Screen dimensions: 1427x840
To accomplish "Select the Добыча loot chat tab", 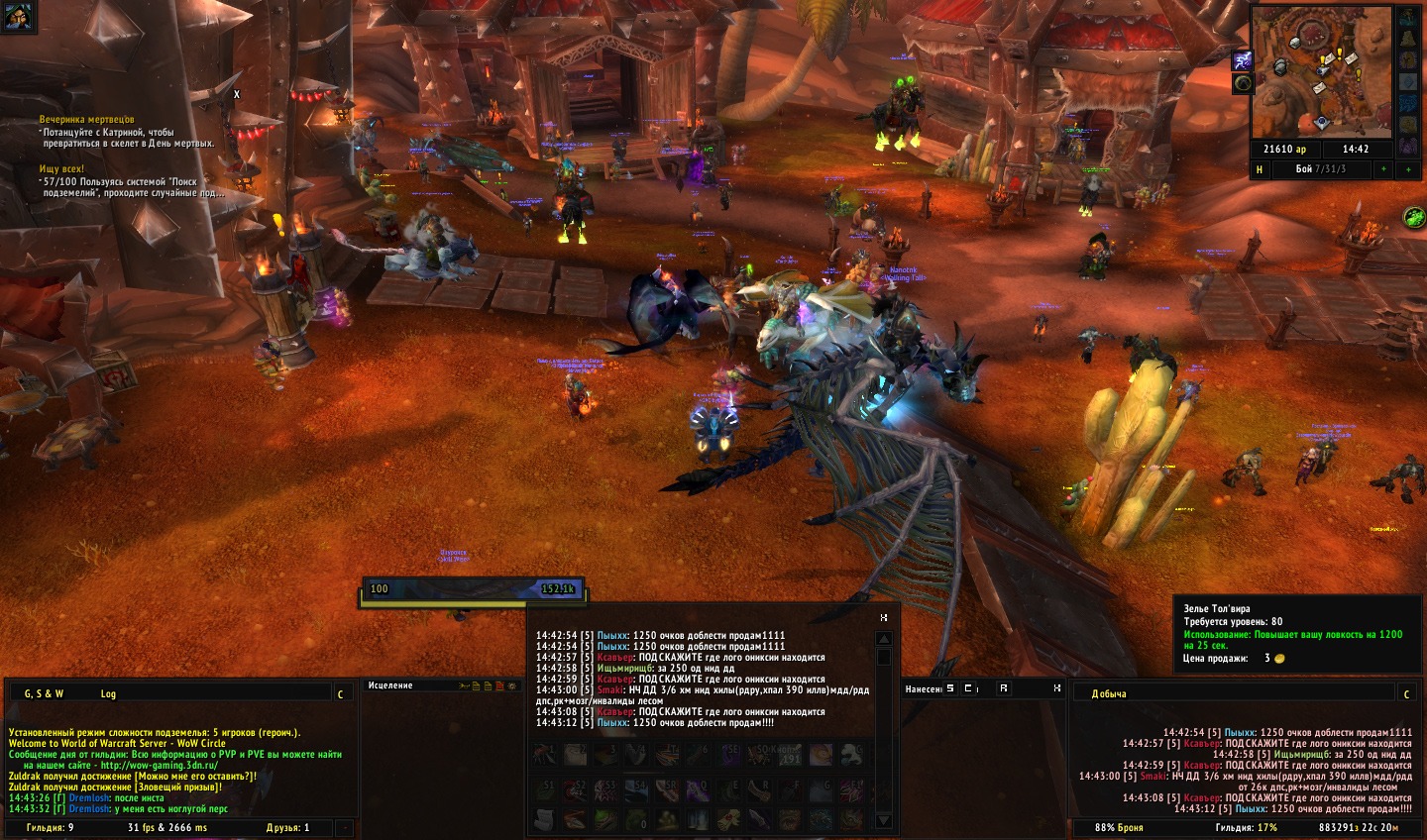I will click(1109, 693).
